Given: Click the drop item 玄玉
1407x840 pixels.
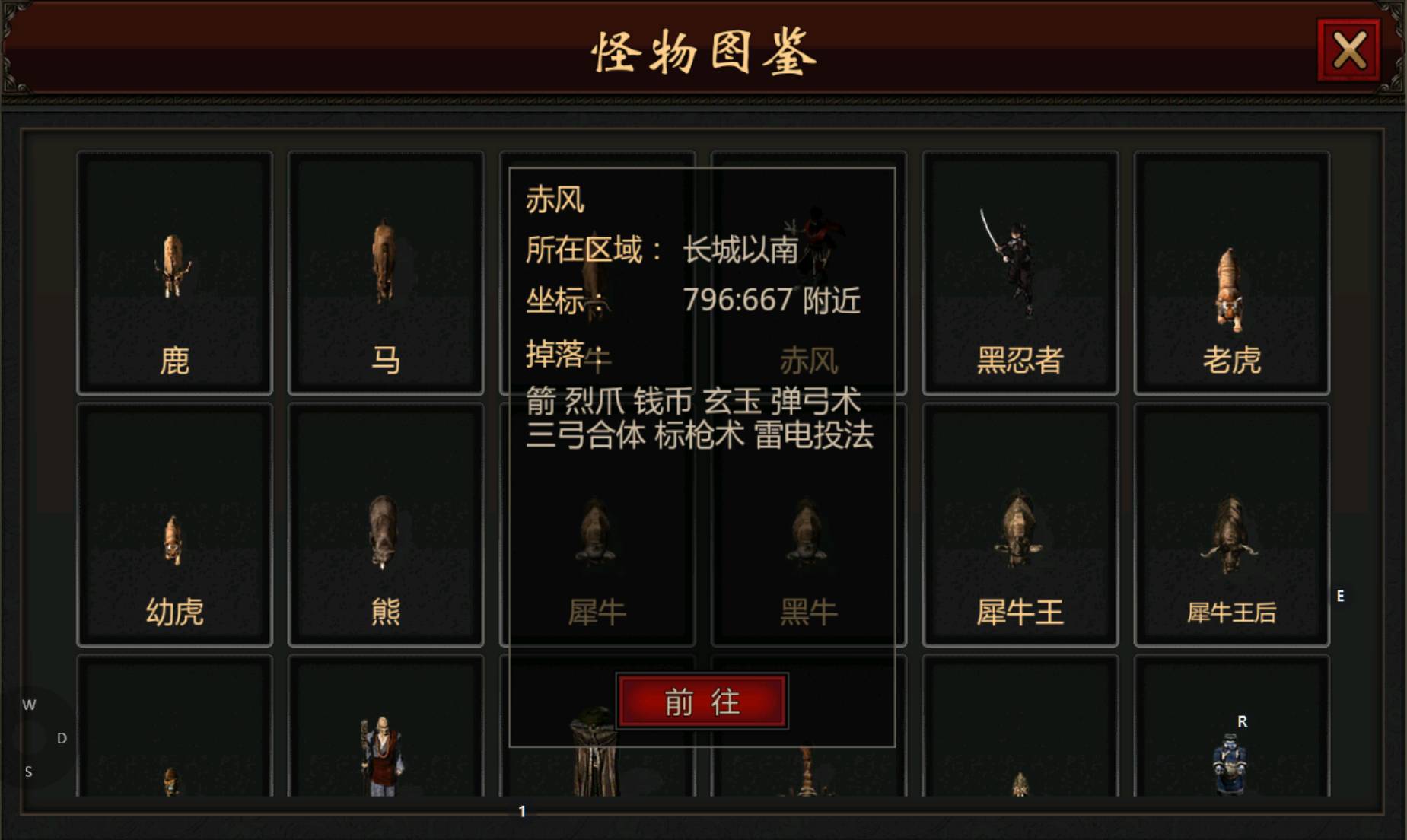Looking at the screenshot, I should tap(731, 402).
